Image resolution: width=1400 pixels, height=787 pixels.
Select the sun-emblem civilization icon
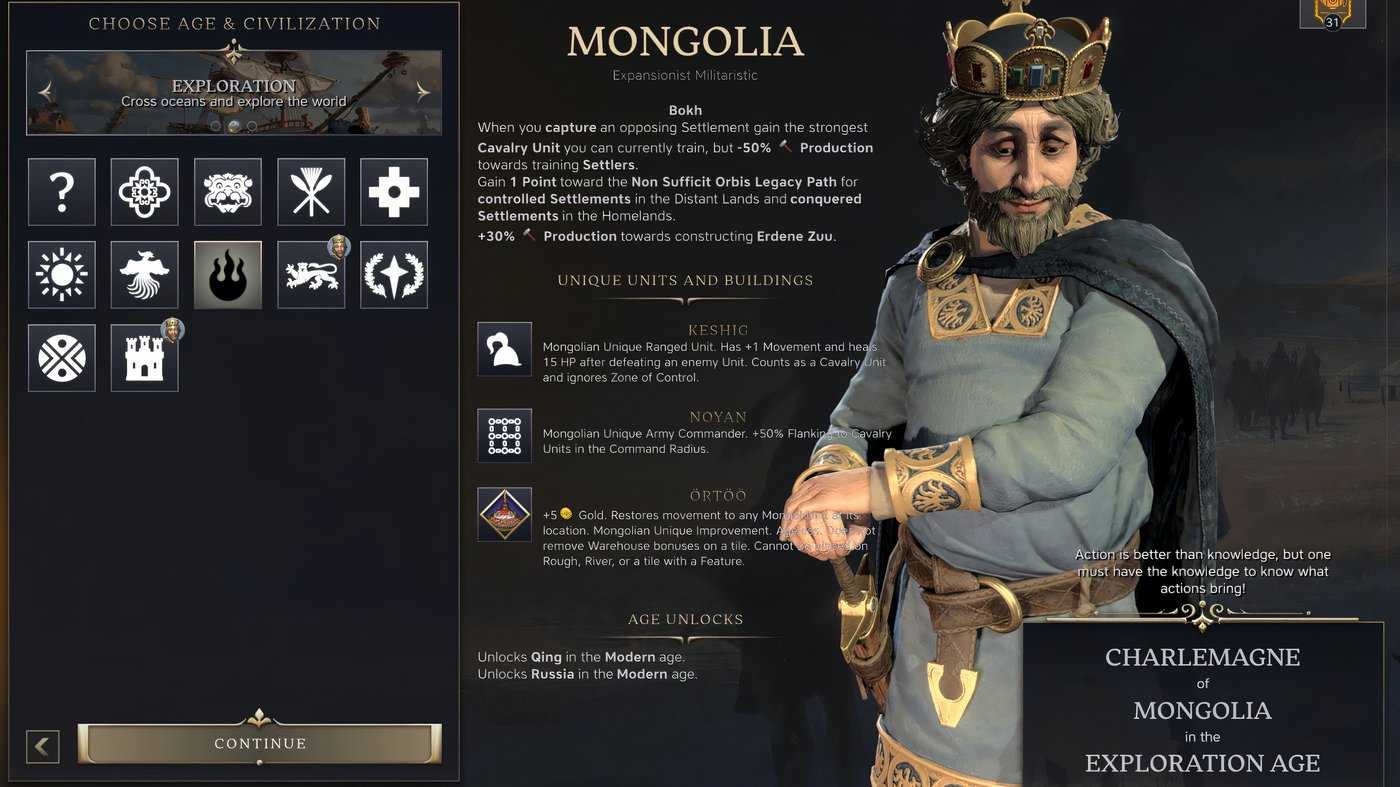tap(61, 274)
